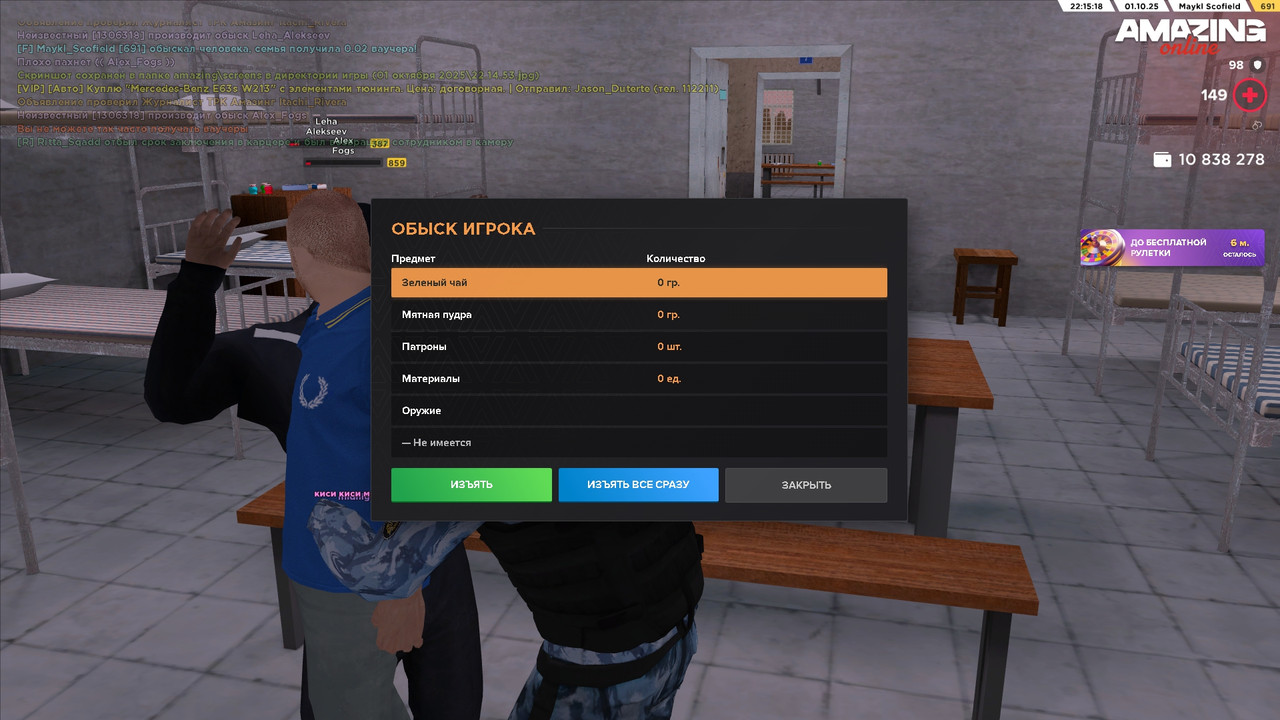
Task: Select the Мятная пудра row
Action: click(x=638, y=315)
